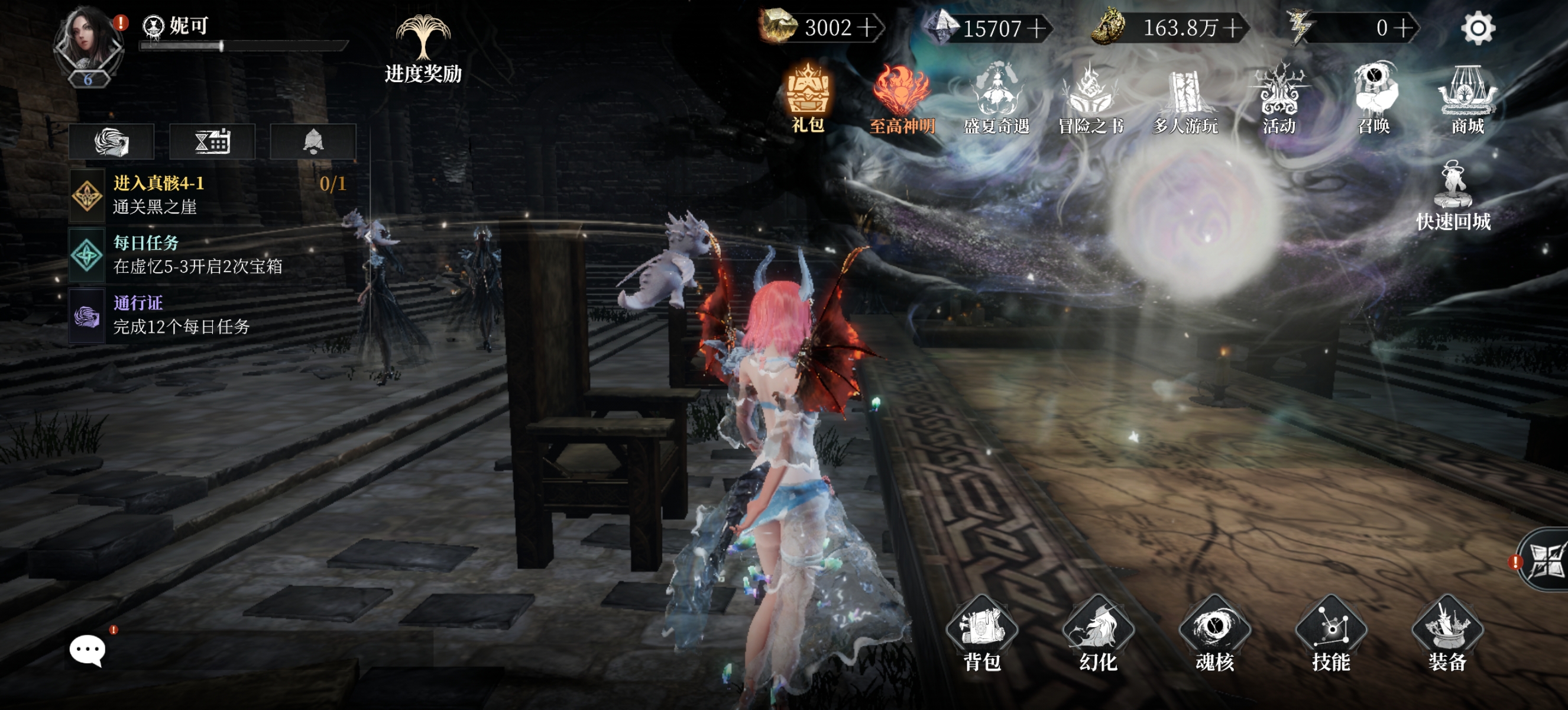This screenshot has width=1568, height=710.
Task: Open the 技能 skills menu
Action: coord(1331,634)
